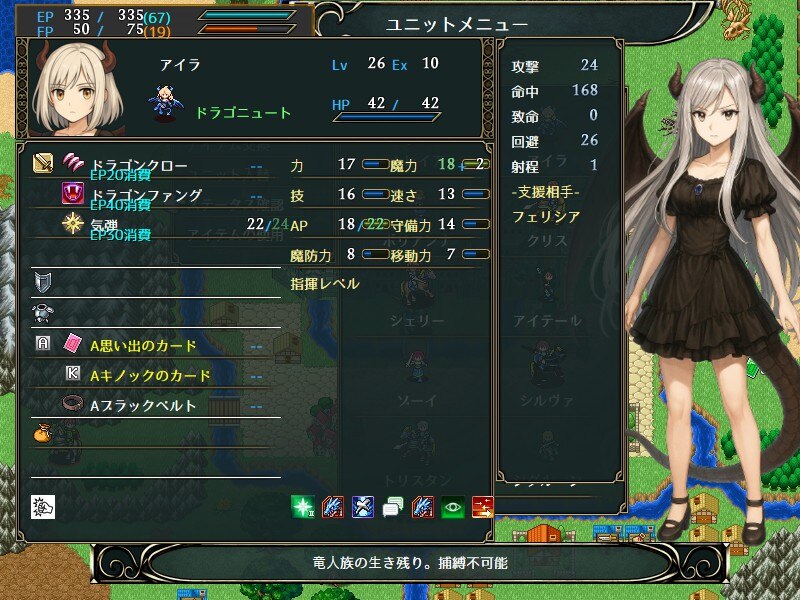Select the Aキノックのカード item
Screen dimensions: 800x600
click(150, 375)
